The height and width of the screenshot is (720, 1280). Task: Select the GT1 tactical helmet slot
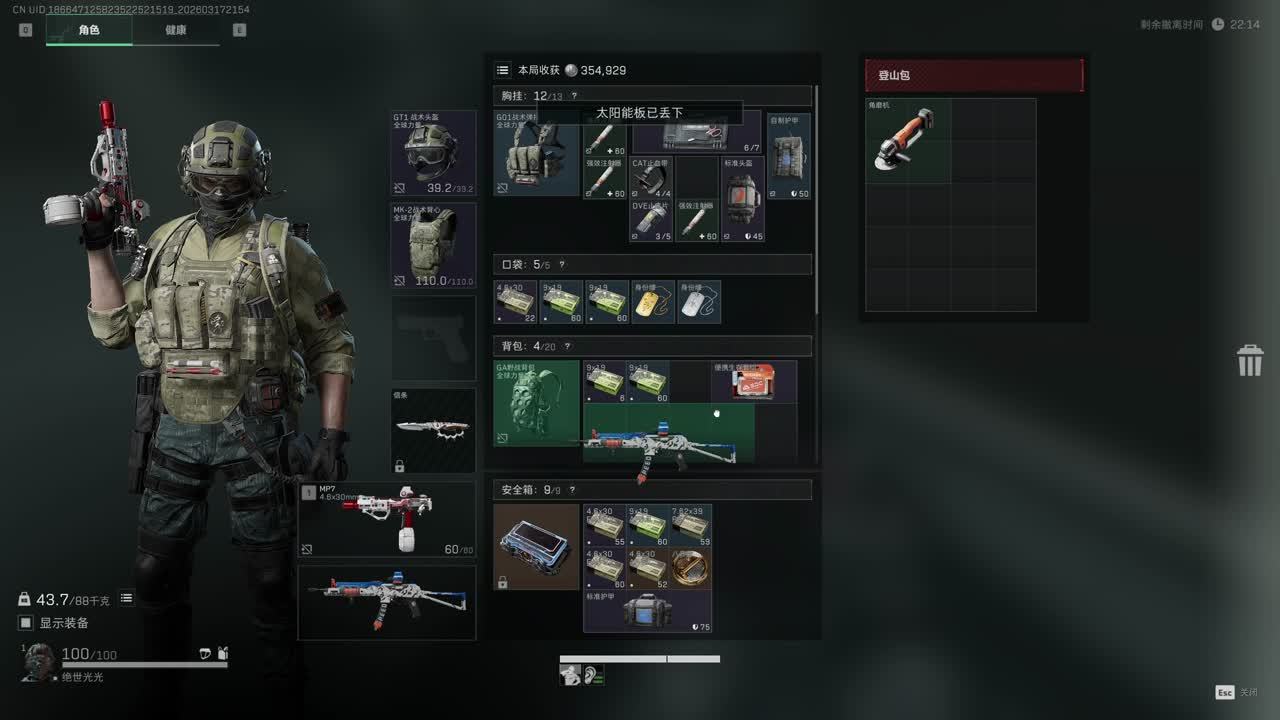433,153
